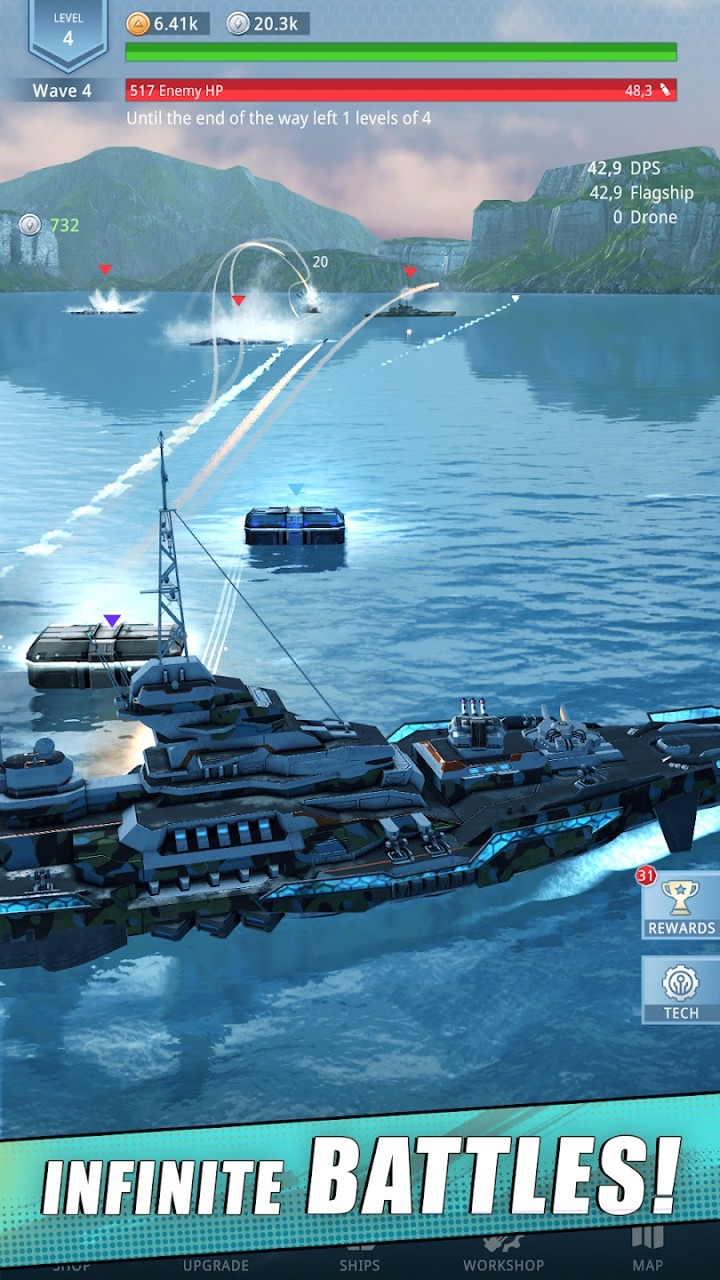Screen dimensions: 720x1280
Task: Tap the Level 4 shield badge
Action: (x=68, y=33)
